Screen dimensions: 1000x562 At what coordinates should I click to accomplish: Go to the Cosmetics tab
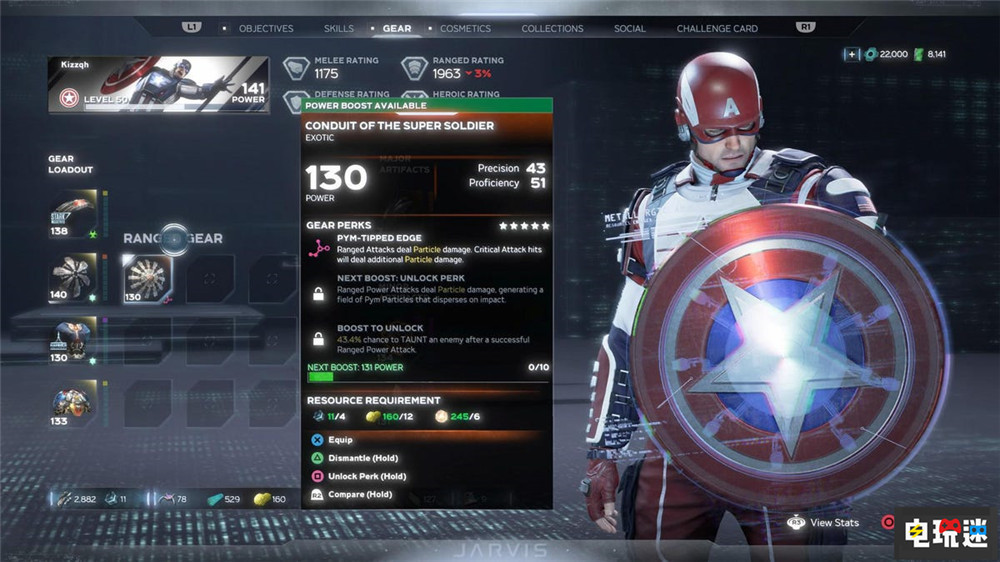point(465,28)
